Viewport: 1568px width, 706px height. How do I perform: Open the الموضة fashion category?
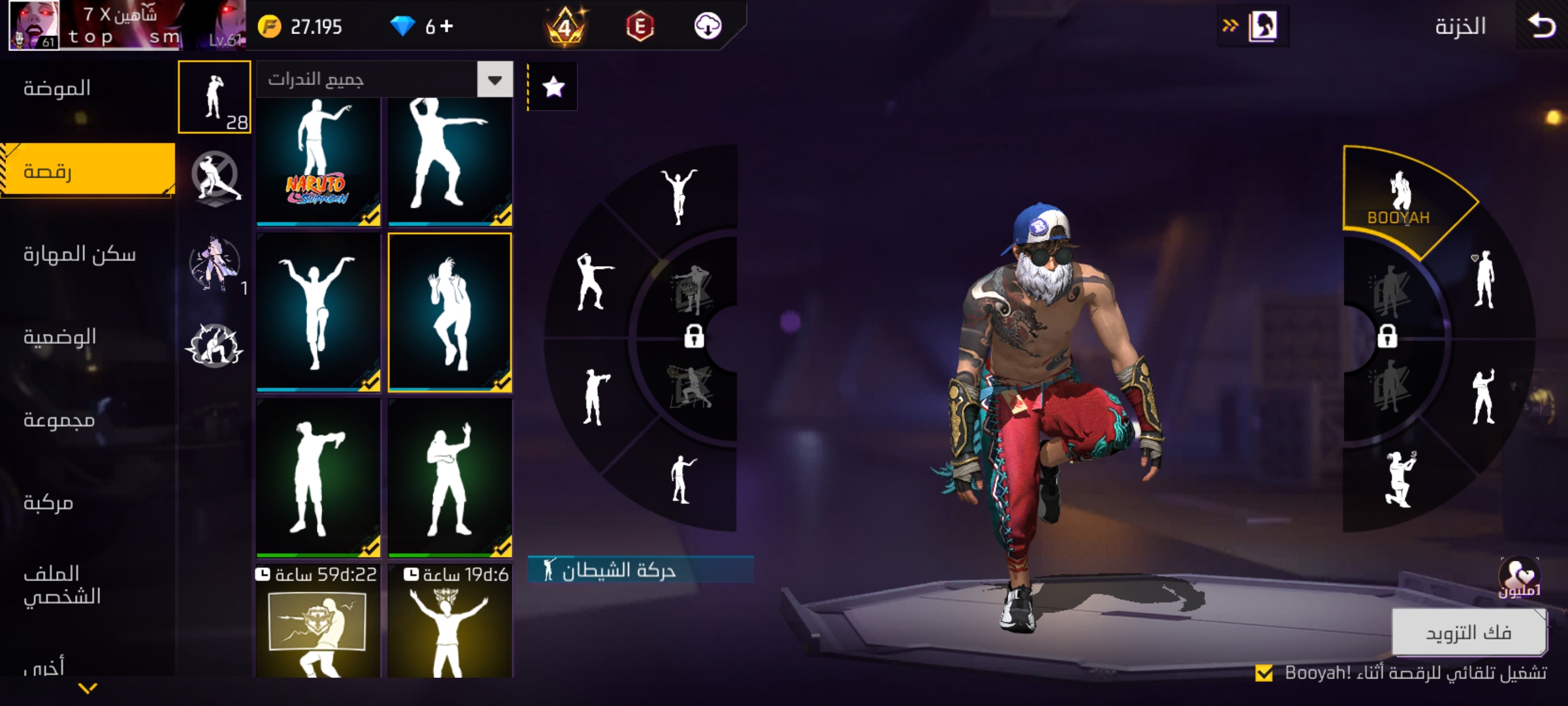57,88
